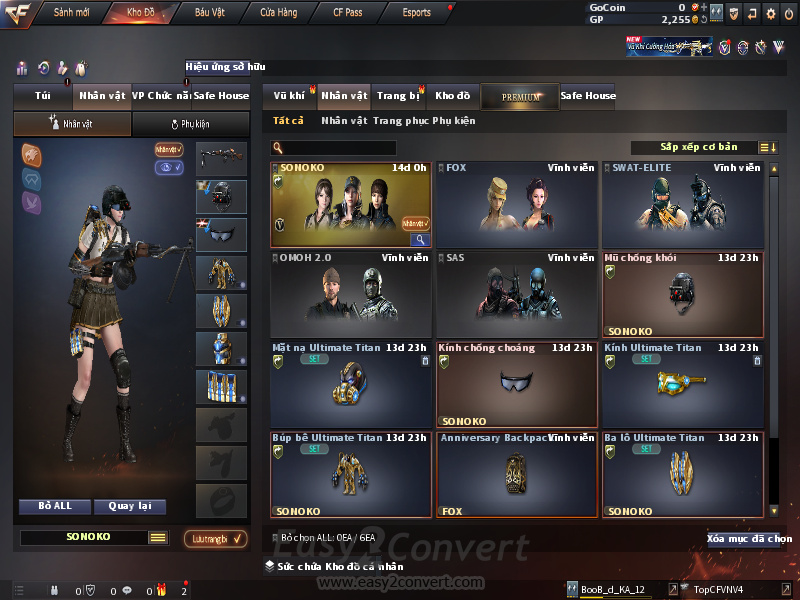Screen dimensions: 800x600
Task: Select the Anniversary Backpack item
Action: (517, 474)
